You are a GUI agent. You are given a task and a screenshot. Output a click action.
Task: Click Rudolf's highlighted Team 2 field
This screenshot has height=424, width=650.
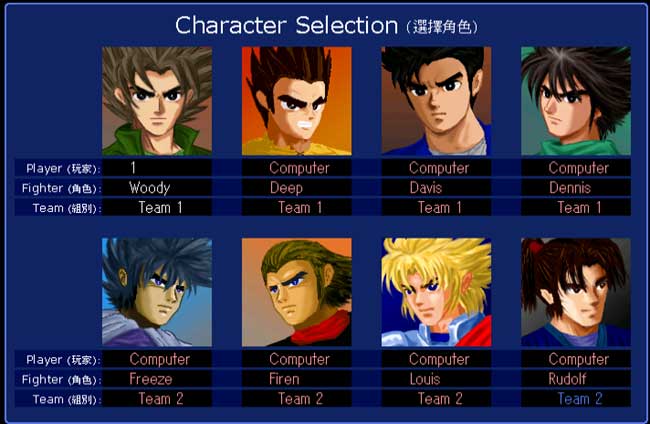575,399
